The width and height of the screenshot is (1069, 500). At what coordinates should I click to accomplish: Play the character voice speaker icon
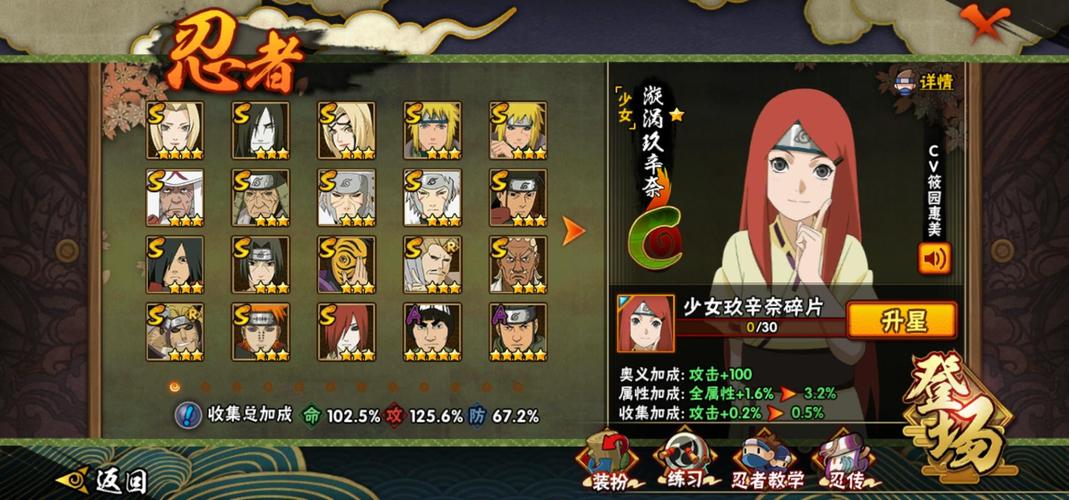pyautogui.click(x=934, y=258)
